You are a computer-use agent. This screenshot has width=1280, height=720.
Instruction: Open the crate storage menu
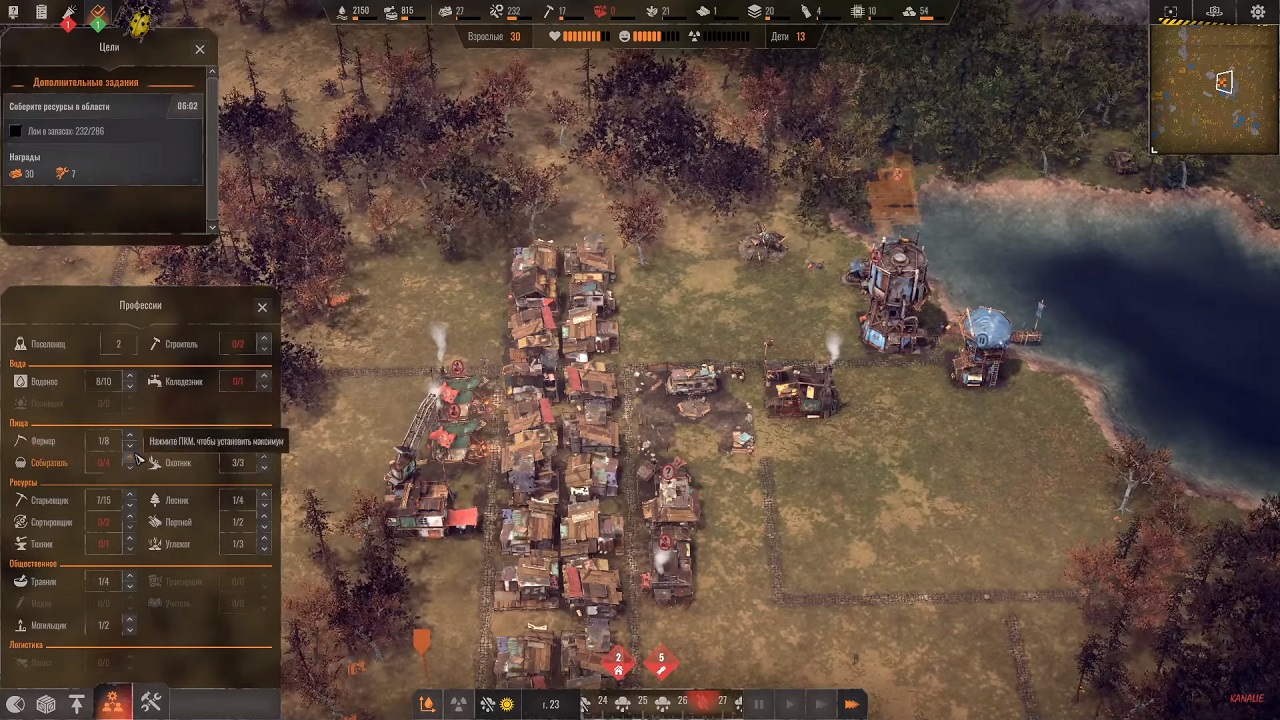[x=46, y=704]
